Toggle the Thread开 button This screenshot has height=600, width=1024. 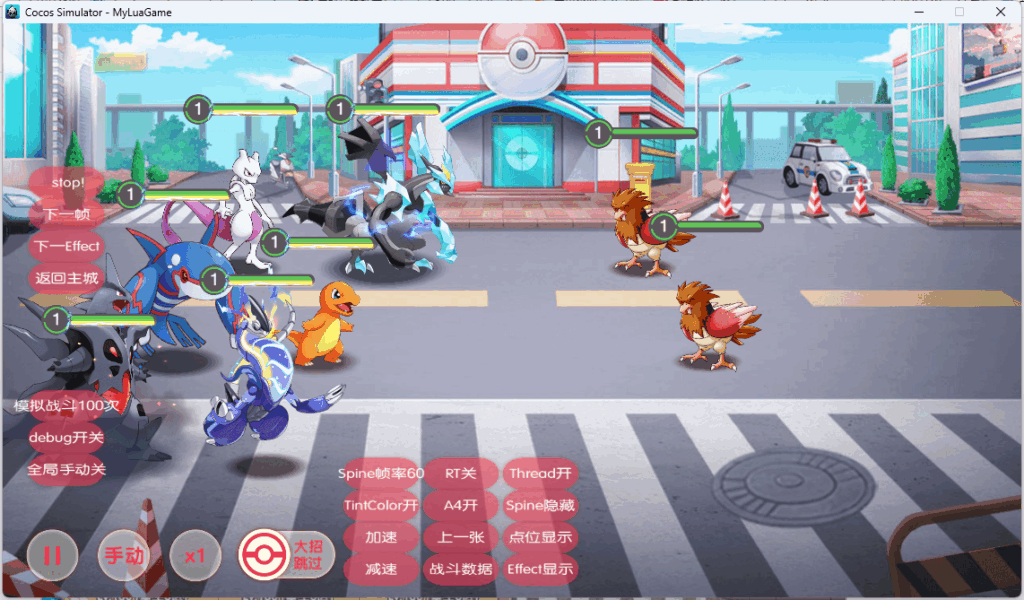541,473
